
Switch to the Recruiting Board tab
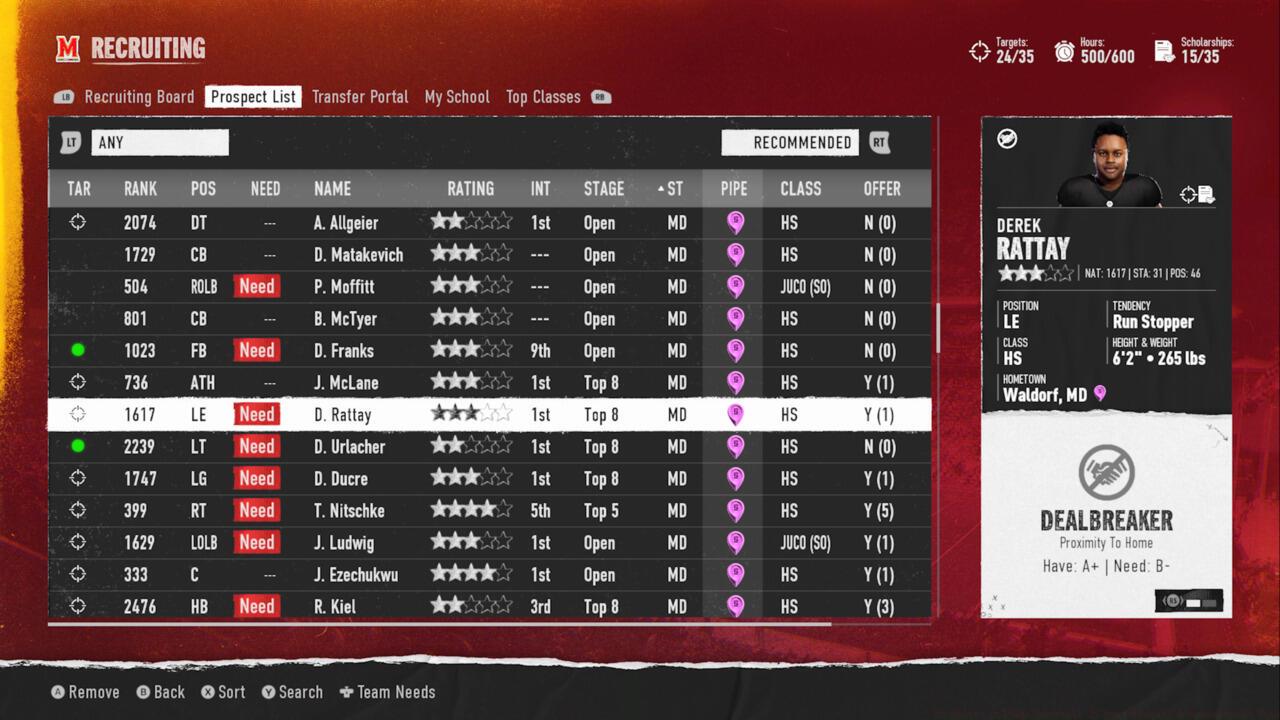(139, 97)
